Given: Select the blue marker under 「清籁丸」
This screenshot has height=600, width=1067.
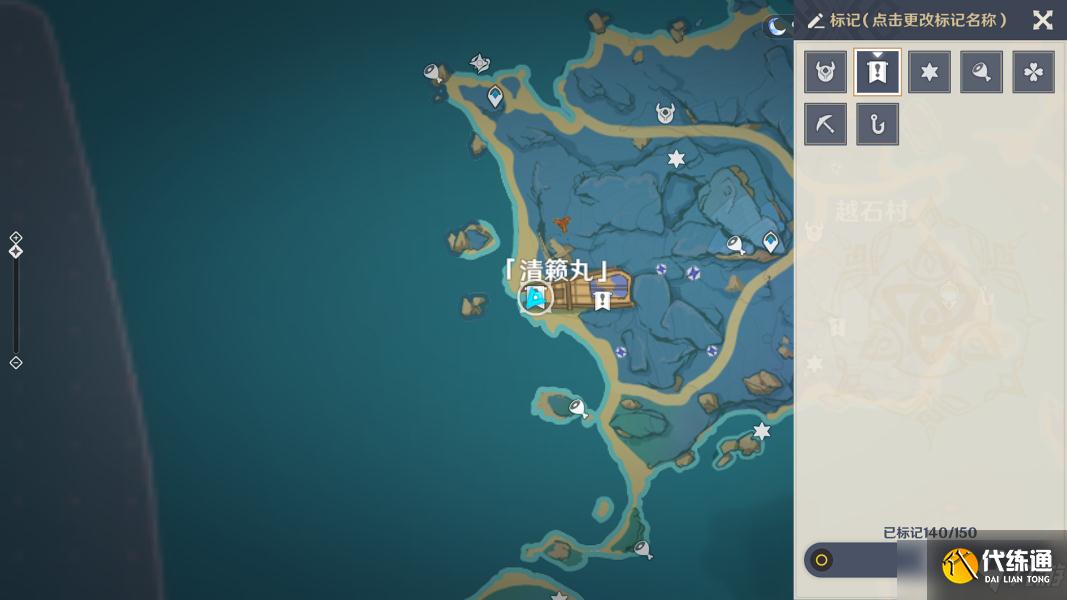Looking at the screenshot, I should [x=536, y=297].
